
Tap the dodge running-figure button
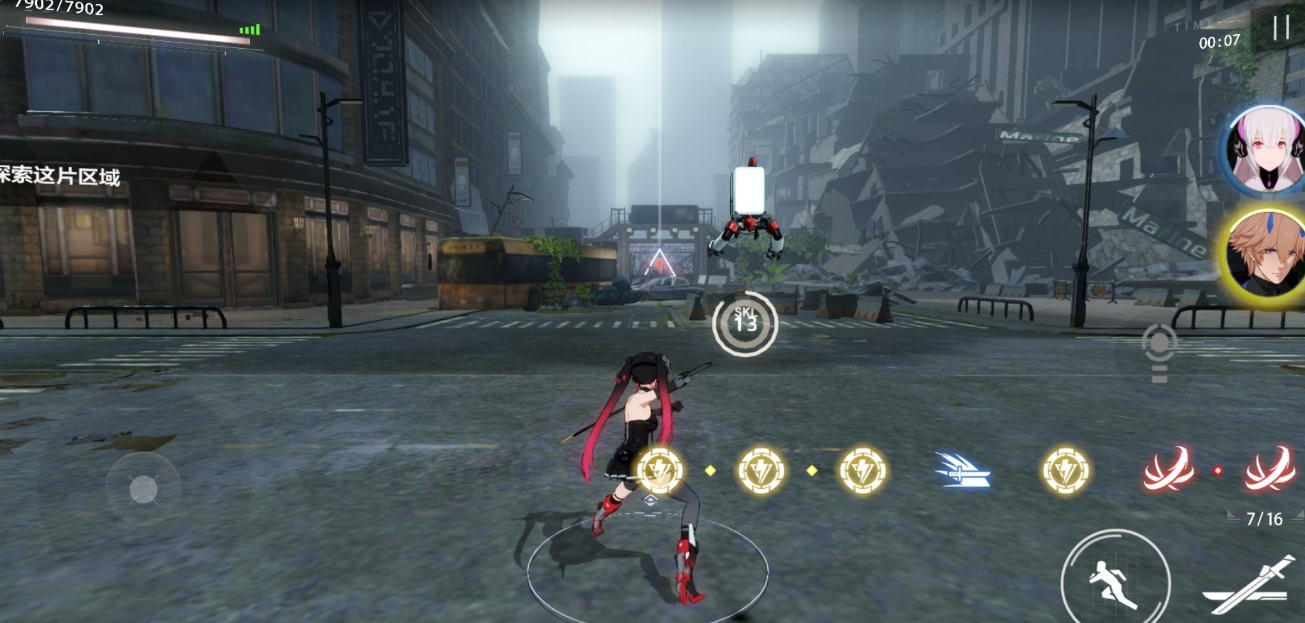1115,580
